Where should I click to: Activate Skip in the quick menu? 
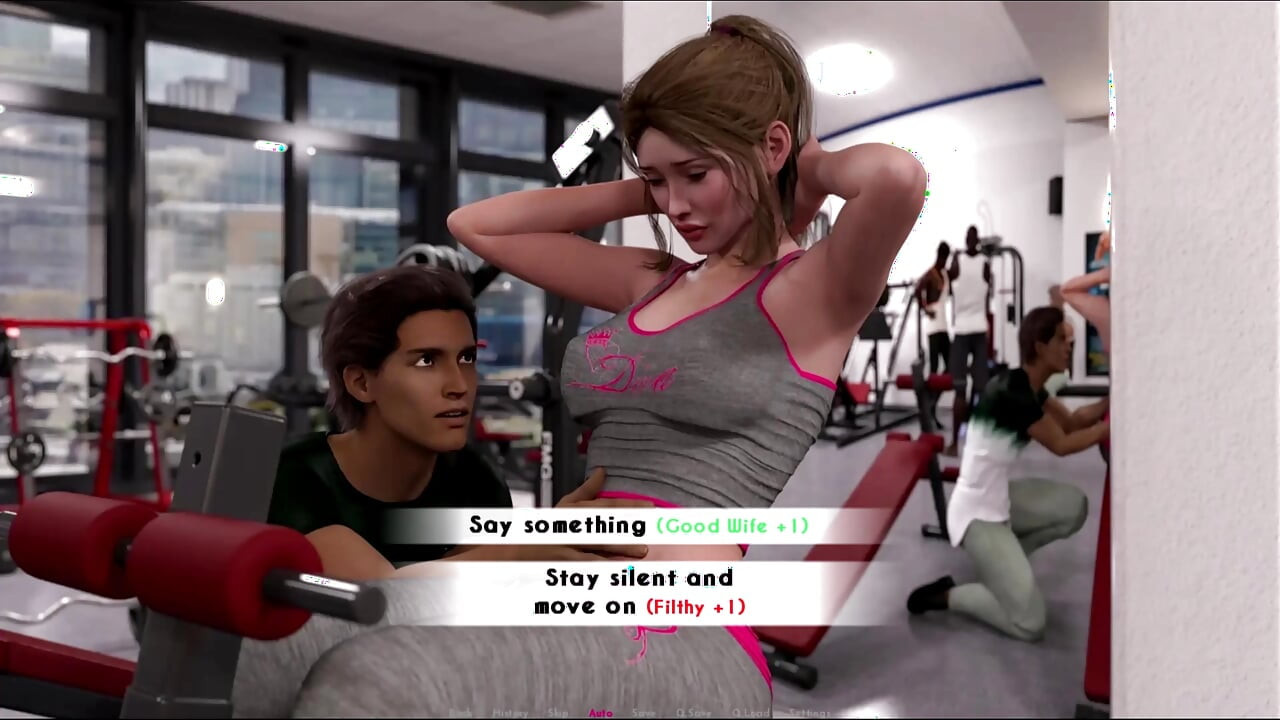click(558, 713)
